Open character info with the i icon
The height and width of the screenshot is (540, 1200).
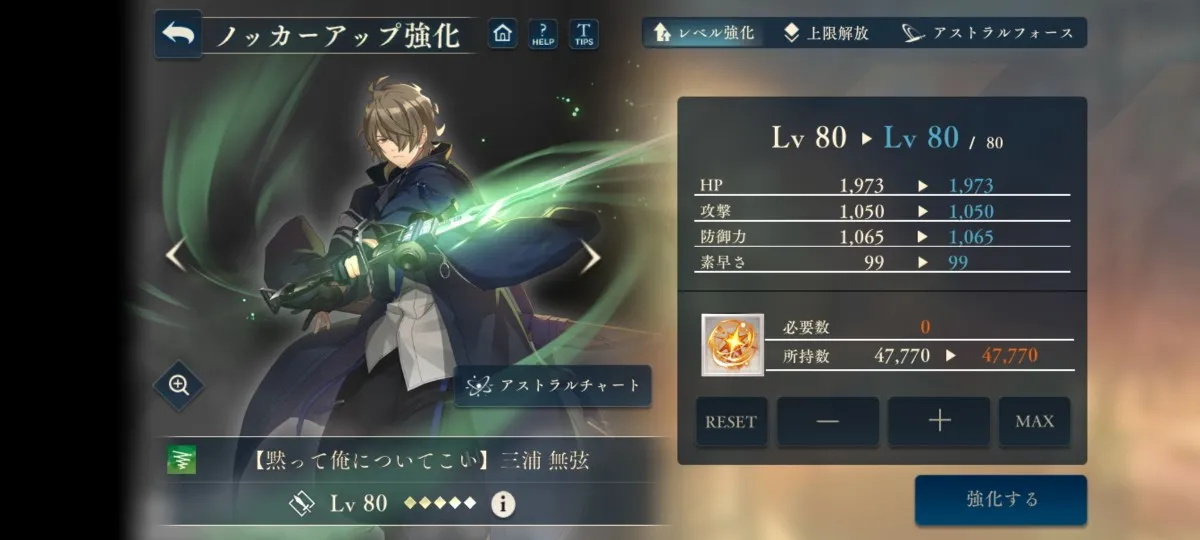(503, 504)
